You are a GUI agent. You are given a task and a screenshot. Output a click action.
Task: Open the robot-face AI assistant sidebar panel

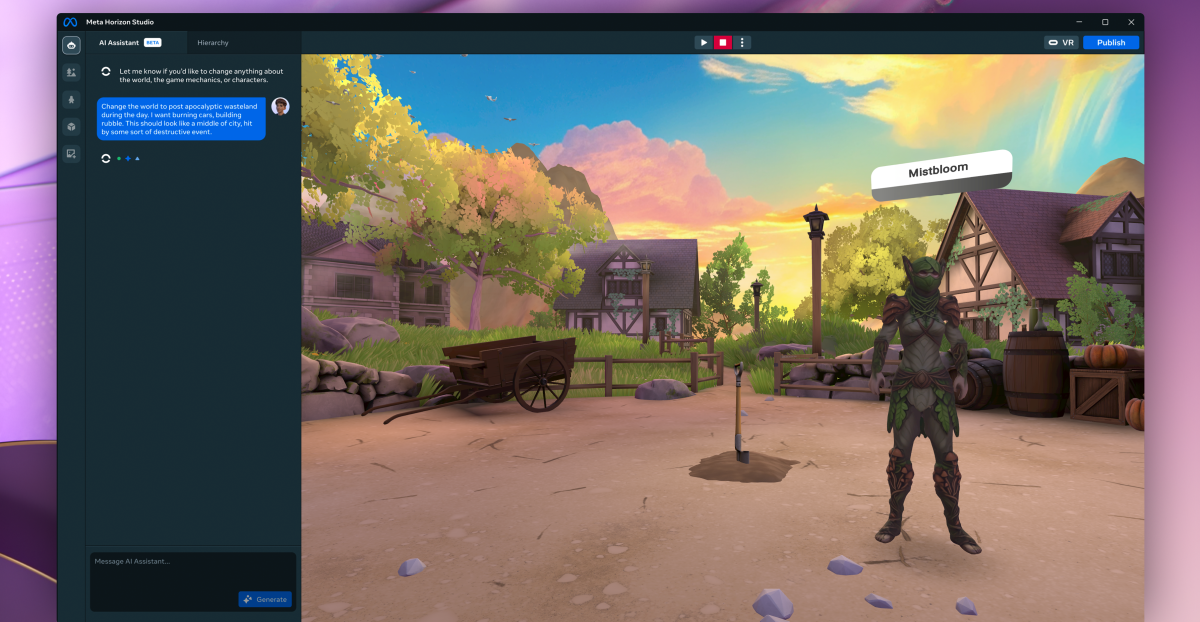(71, 45)
